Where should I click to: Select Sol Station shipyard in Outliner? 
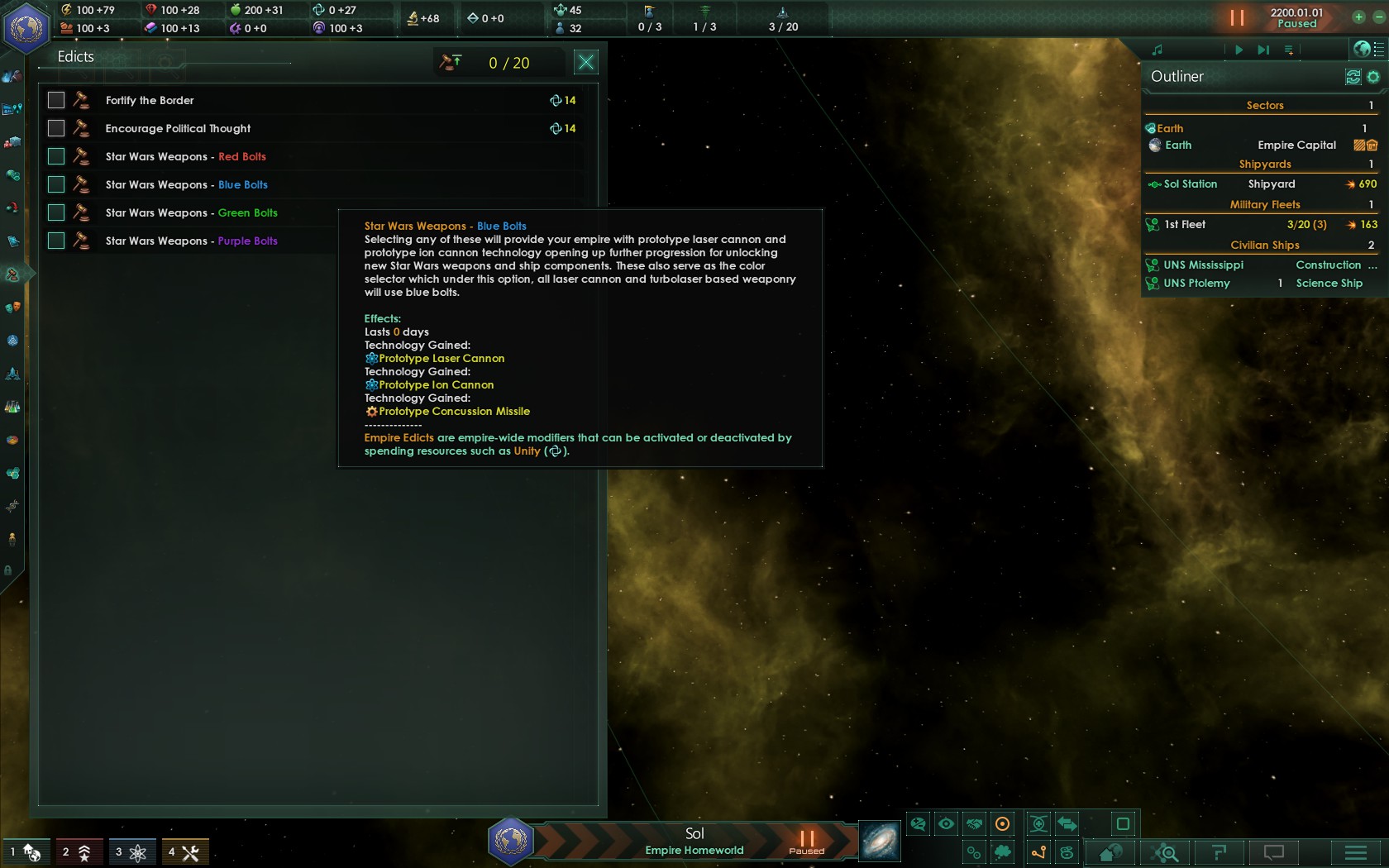[1191, 184]
